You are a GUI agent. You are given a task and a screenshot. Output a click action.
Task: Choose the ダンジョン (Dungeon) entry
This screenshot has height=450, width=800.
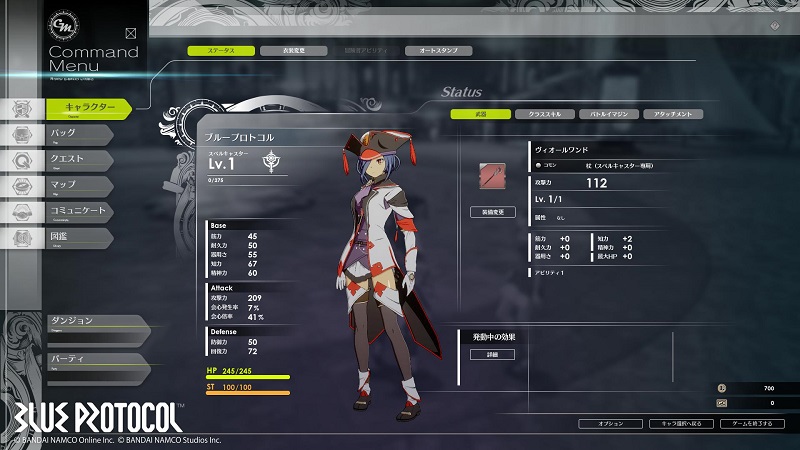coord(85,322)
